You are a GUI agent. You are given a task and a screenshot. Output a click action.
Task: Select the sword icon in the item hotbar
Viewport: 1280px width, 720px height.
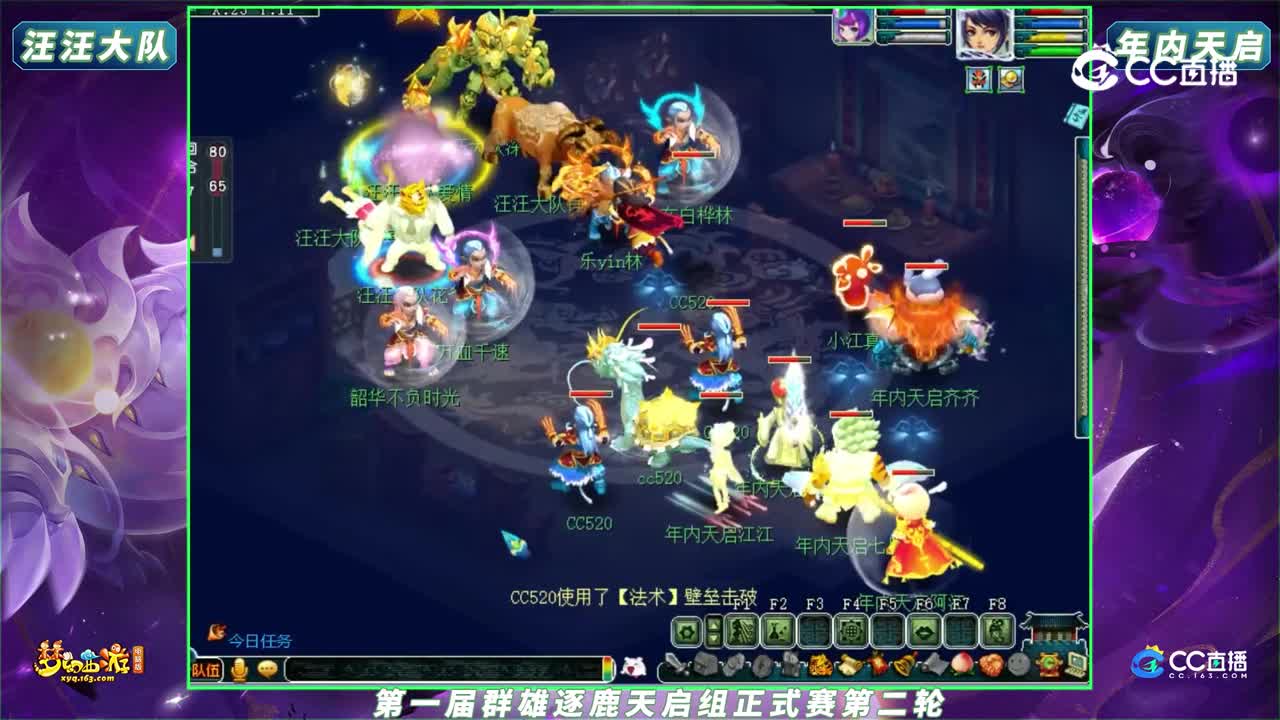[x=677, y=664]
